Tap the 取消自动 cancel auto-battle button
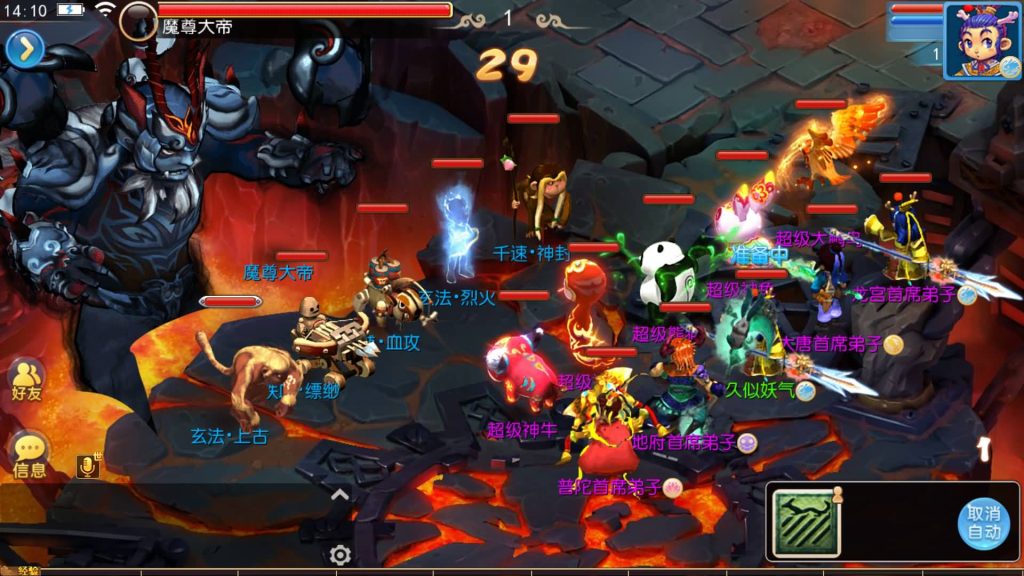Viewport: 1024px width, 576px height. coord(982,522)
